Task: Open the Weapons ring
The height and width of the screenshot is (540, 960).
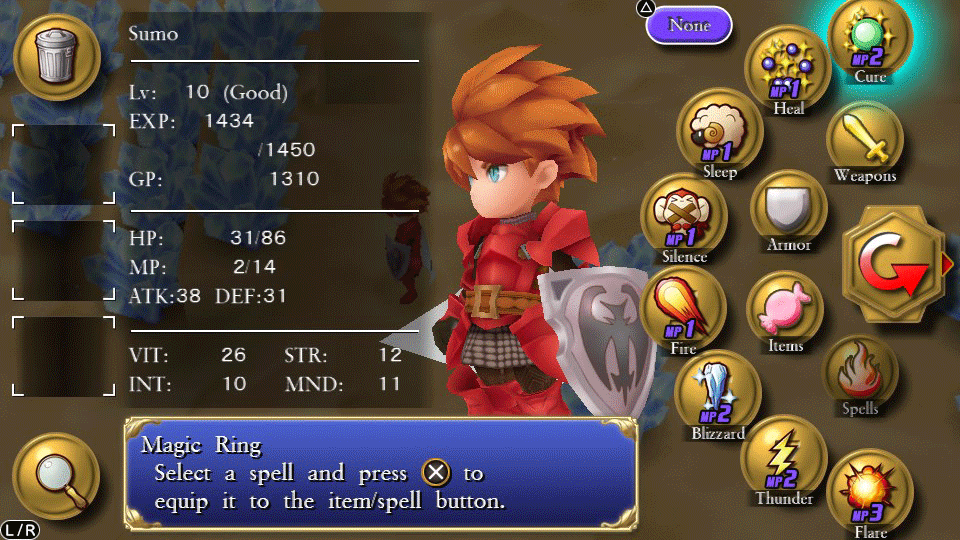Action: tap(865, 142)
